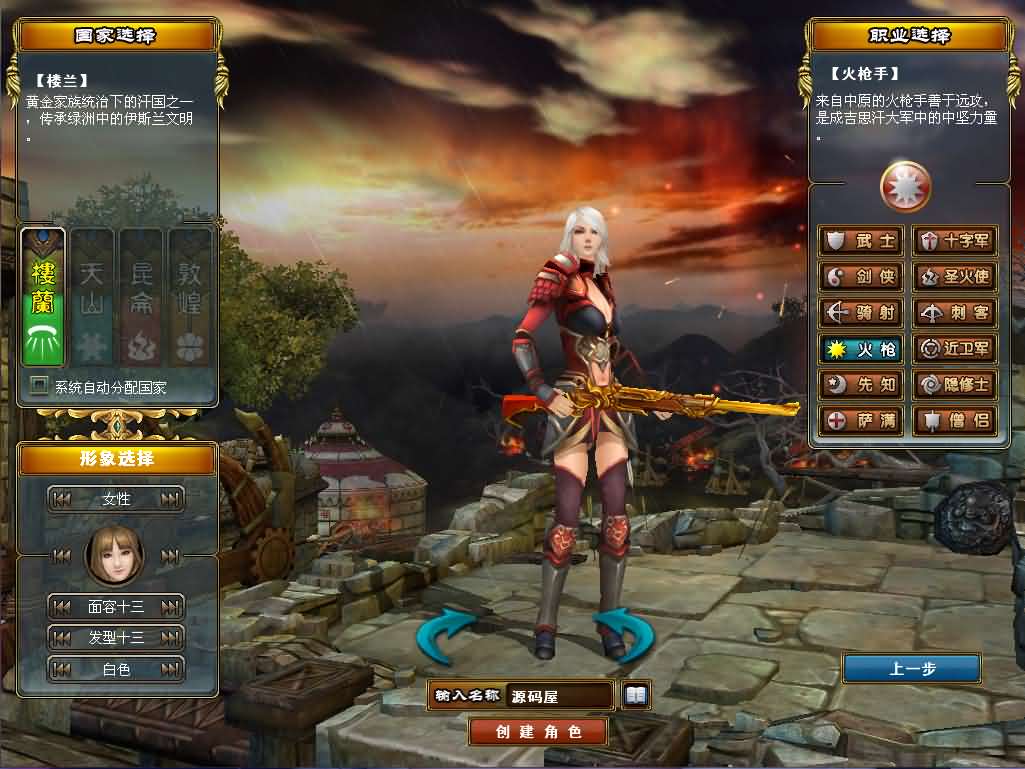Open the random name book icon
Image resolution: width=1025 pixels, height=769 pixels.
click(636, 695)
